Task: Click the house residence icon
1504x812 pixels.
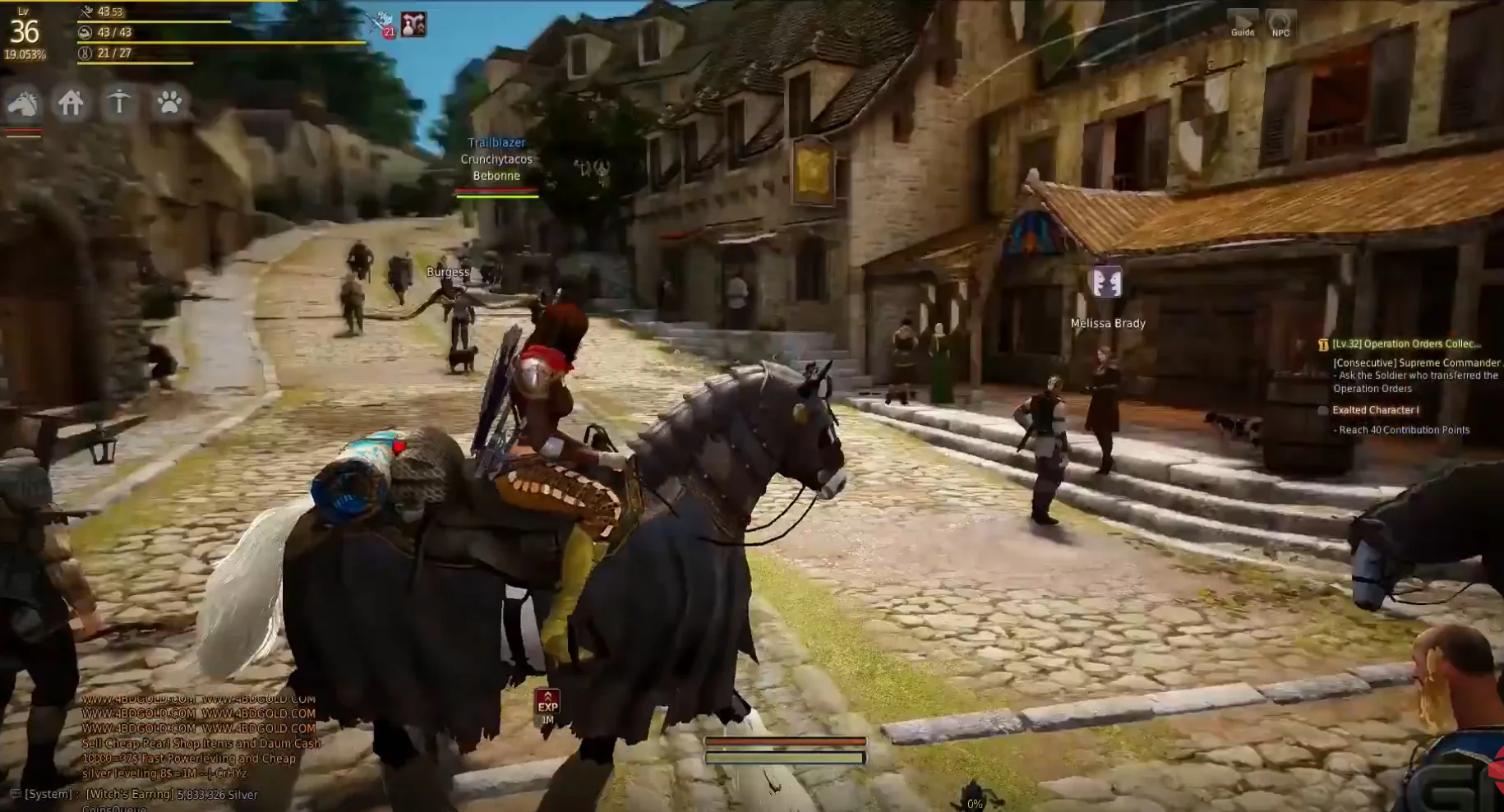Action: click(x=71, y=103)
